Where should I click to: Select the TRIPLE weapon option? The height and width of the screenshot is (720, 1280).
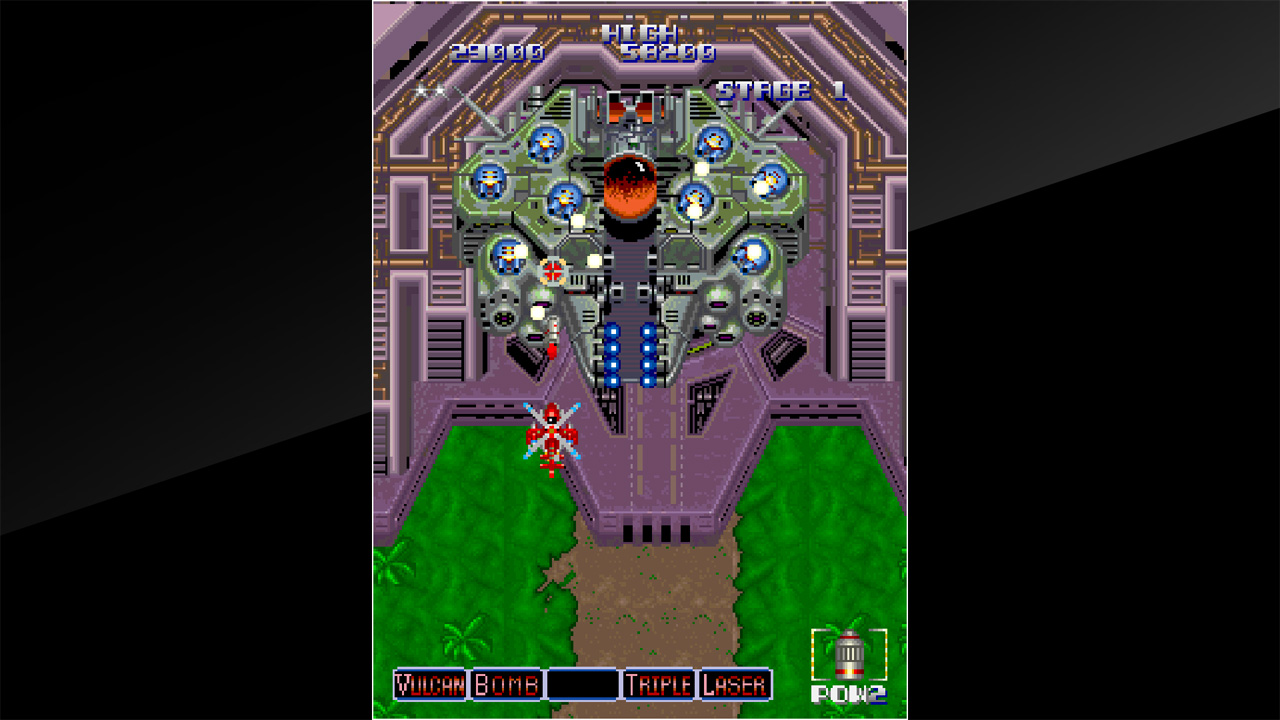661,684
